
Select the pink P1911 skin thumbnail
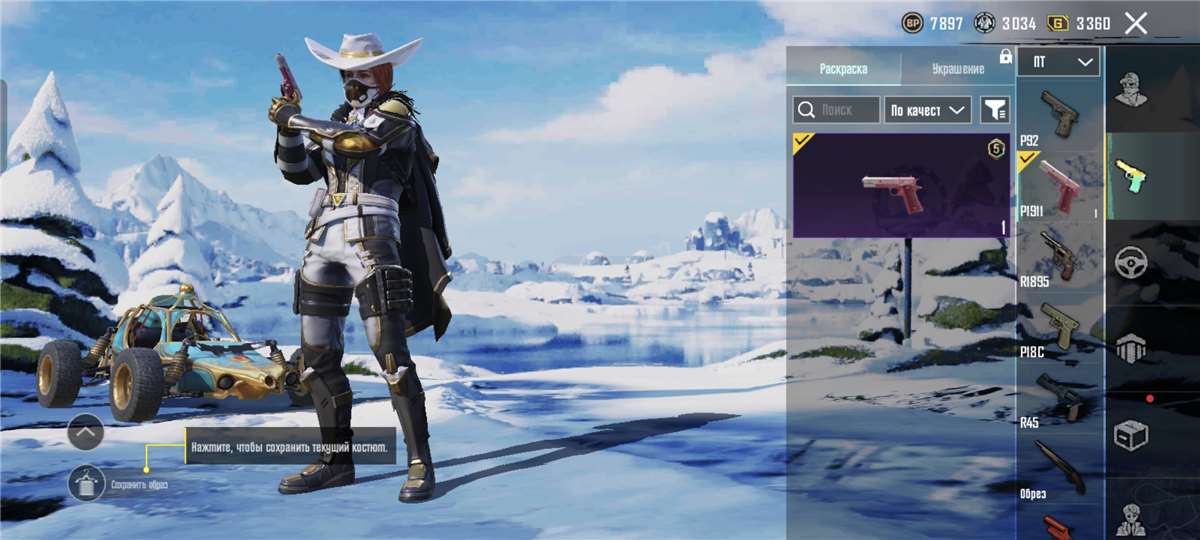(x=901, y=186)
